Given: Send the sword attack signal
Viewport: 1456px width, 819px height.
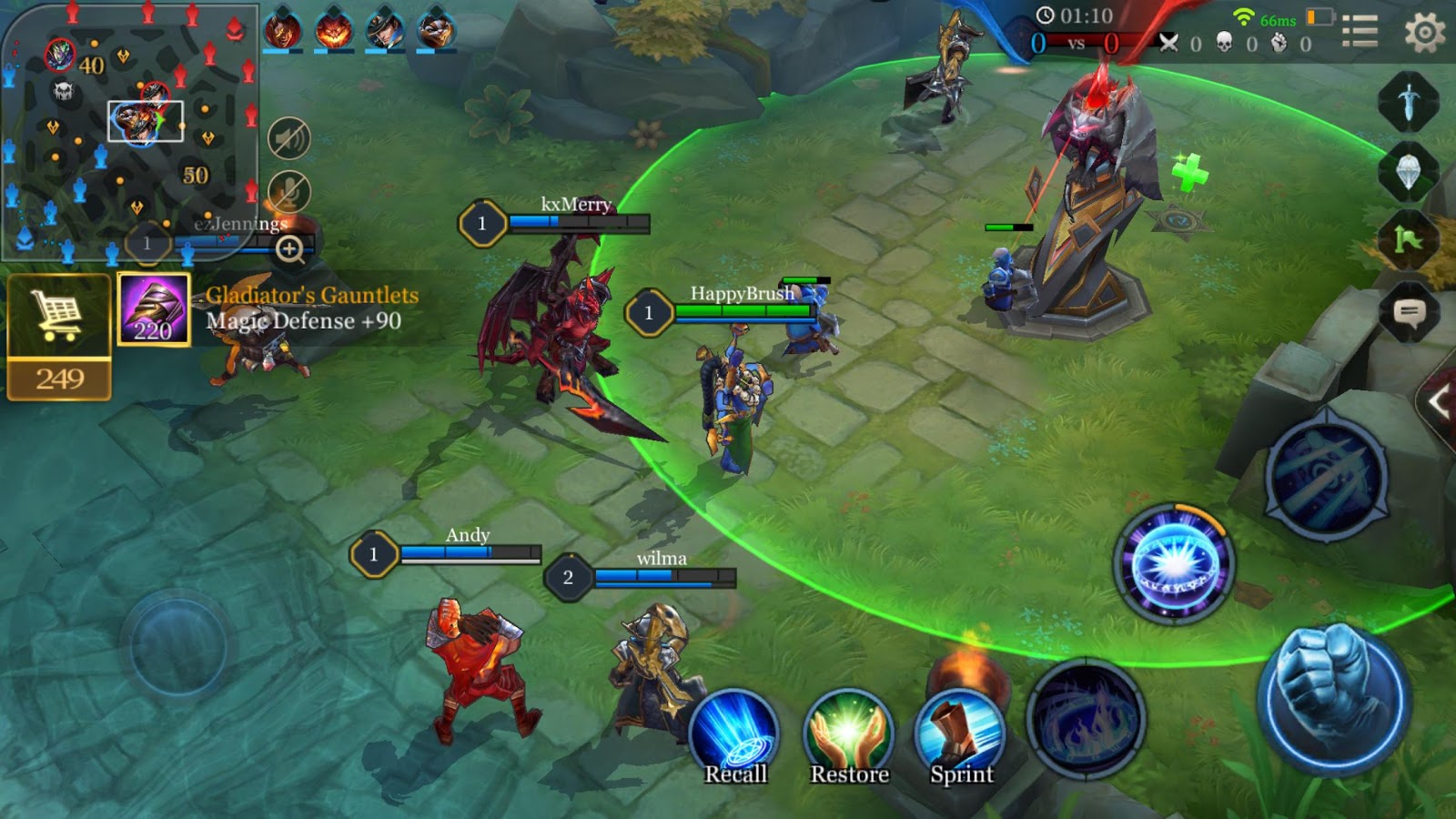Looking at the screenshot, I should pos(1409,102).
